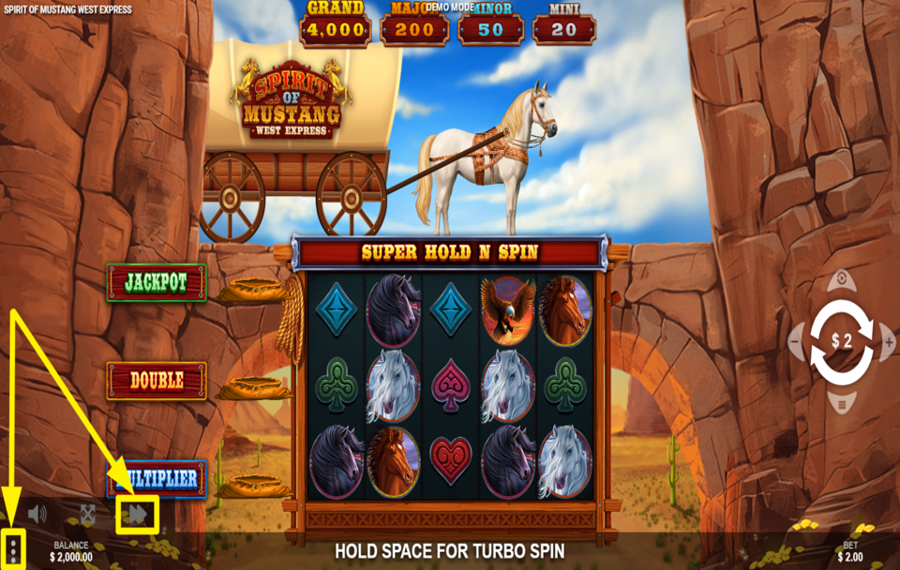Open autoplay options above the spin button

[842, 279]
